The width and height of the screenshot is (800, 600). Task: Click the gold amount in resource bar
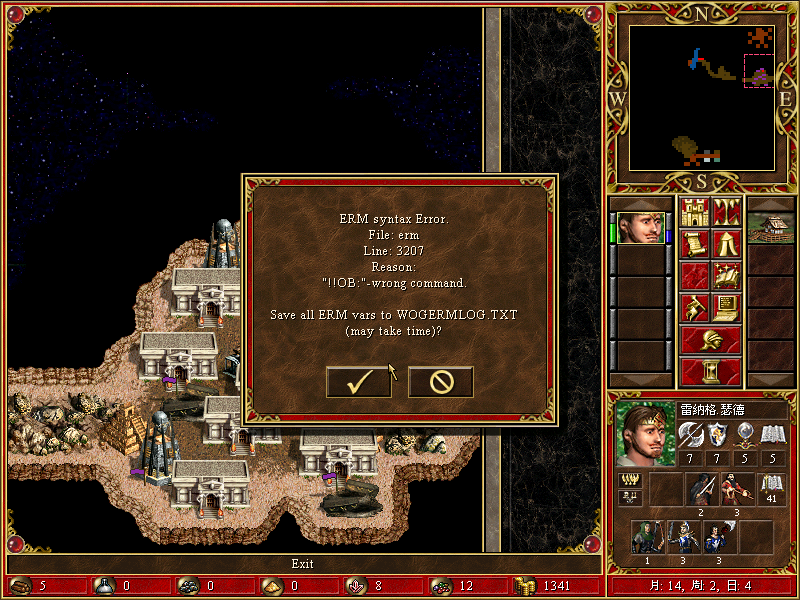[x=556, y=585]
